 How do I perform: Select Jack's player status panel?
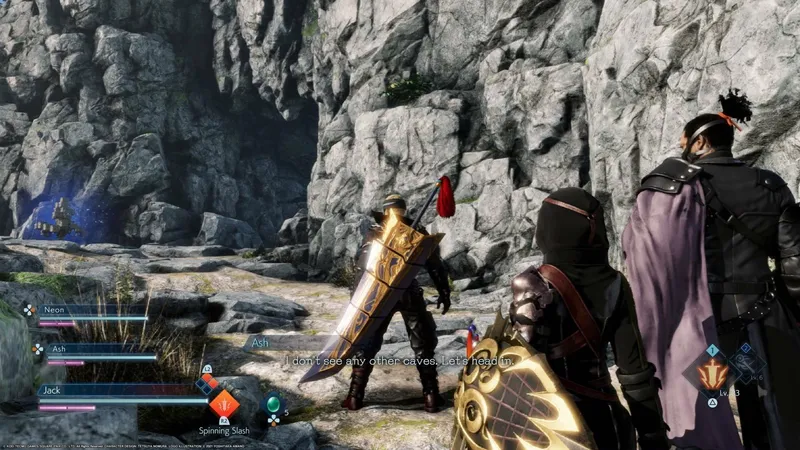[120, 393]
